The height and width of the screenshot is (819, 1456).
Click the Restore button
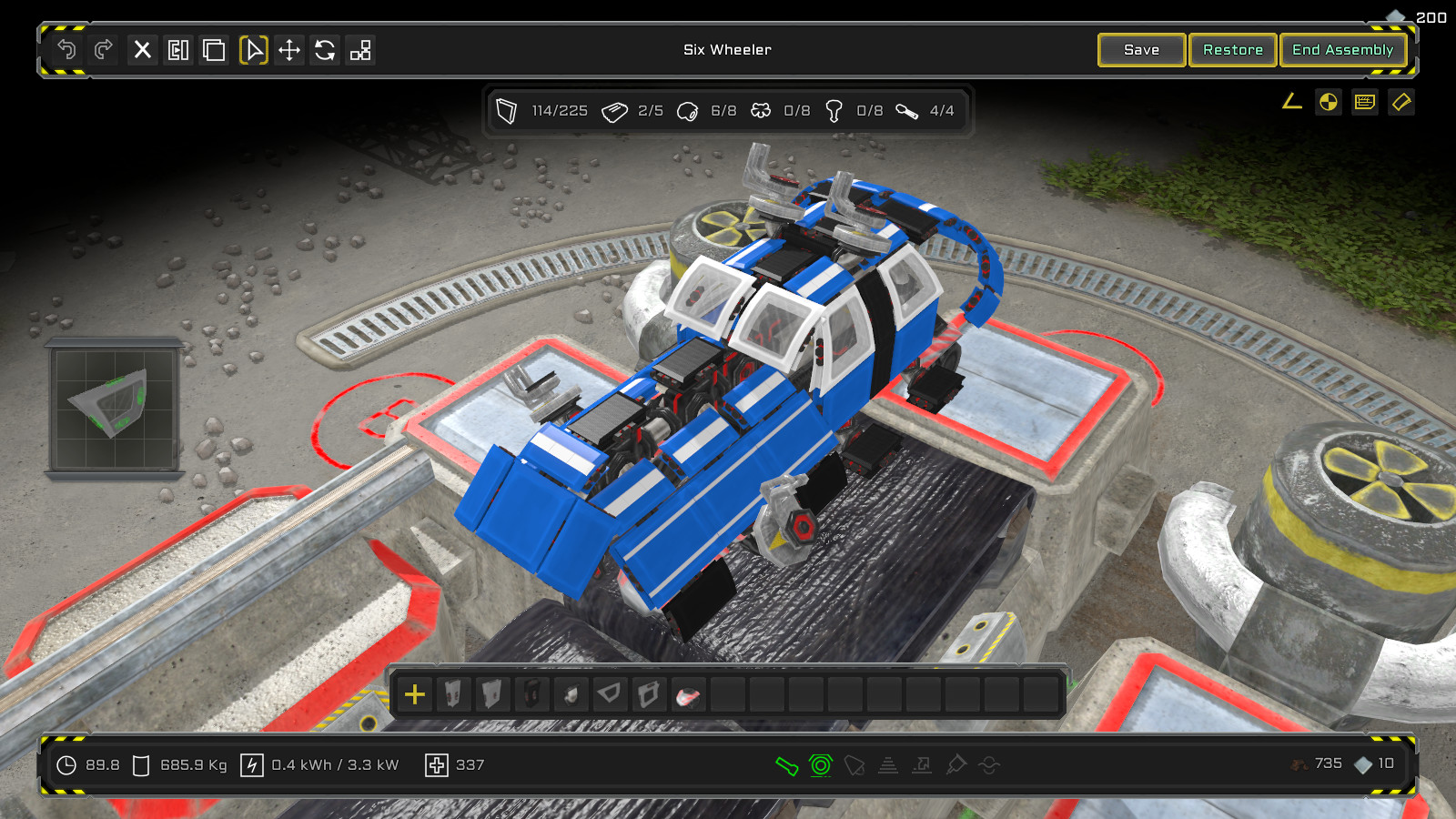tap(1232, 50)
